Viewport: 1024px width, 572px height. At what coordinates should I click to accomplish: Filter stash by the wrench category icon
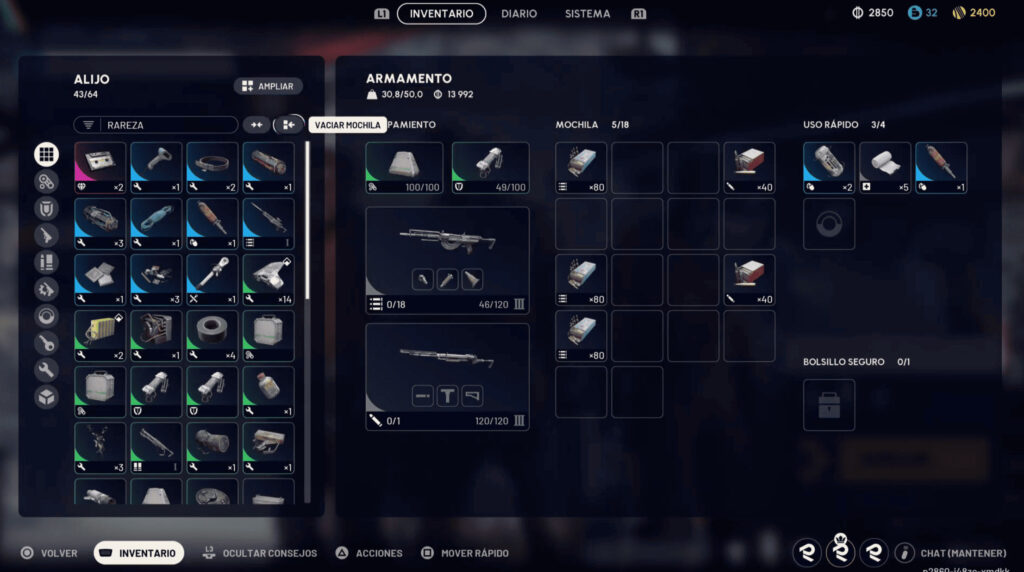(x=46, y=370)
